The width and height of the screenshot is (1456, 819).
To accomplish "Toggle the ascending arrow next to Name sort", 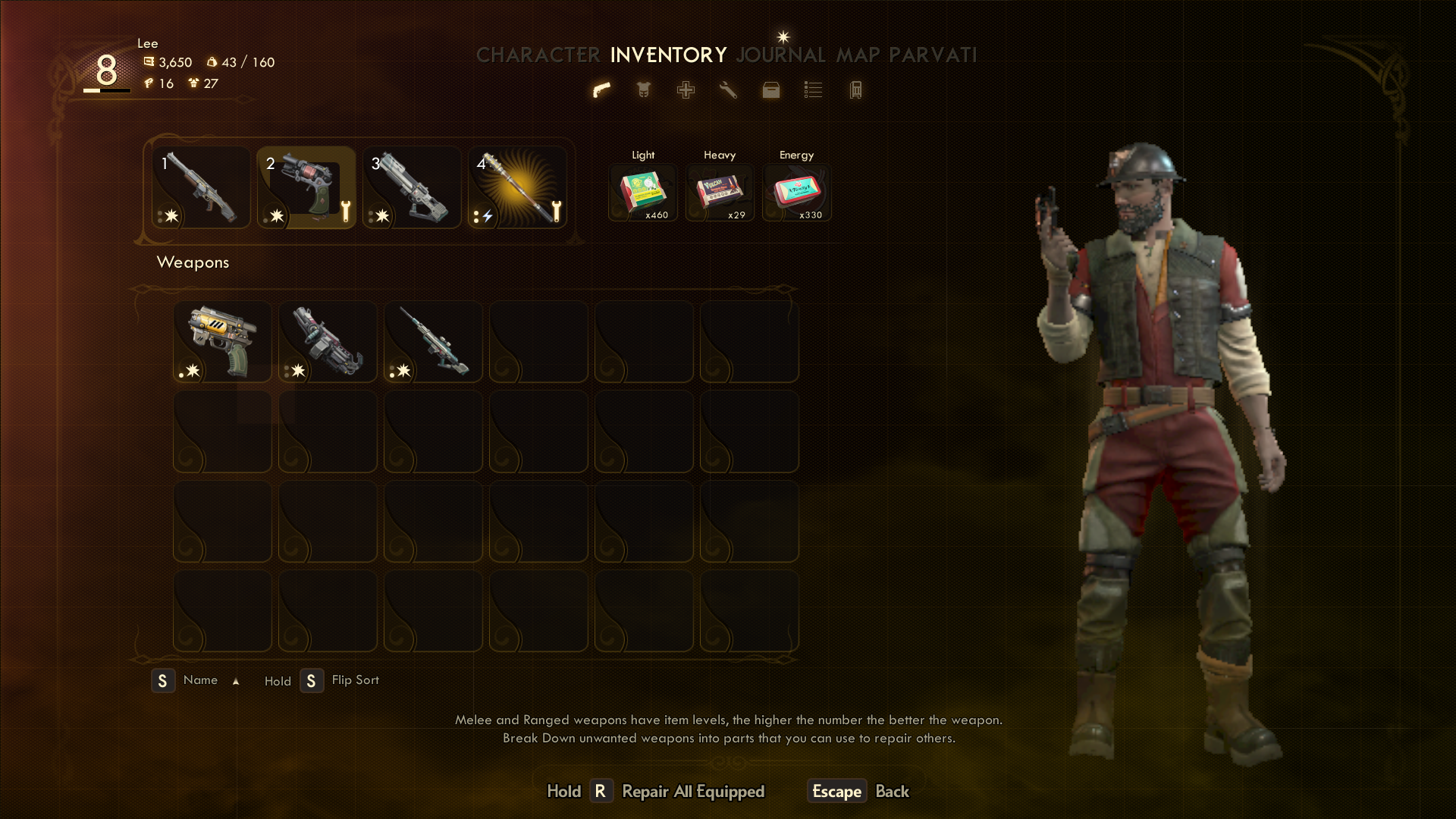I will coord(236,680).
